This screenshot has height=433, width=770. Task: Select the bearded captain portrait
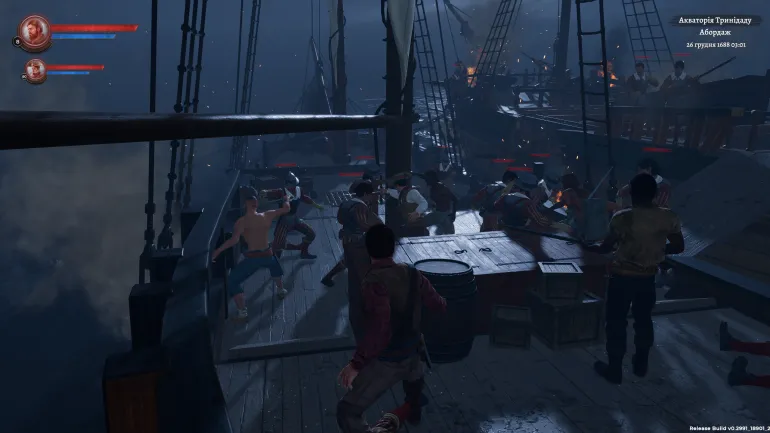pos(34,30)
